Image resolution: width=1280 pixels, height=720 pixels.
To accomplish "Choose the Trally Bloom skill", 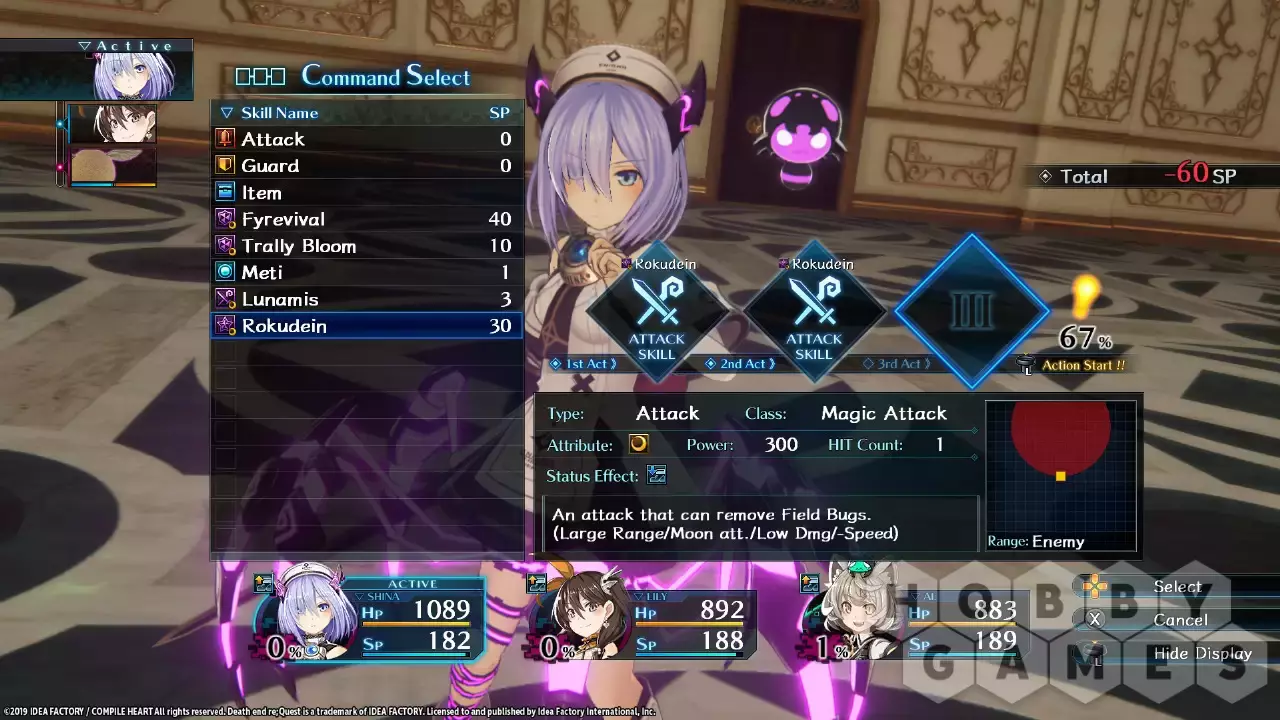I will point(366,246).
